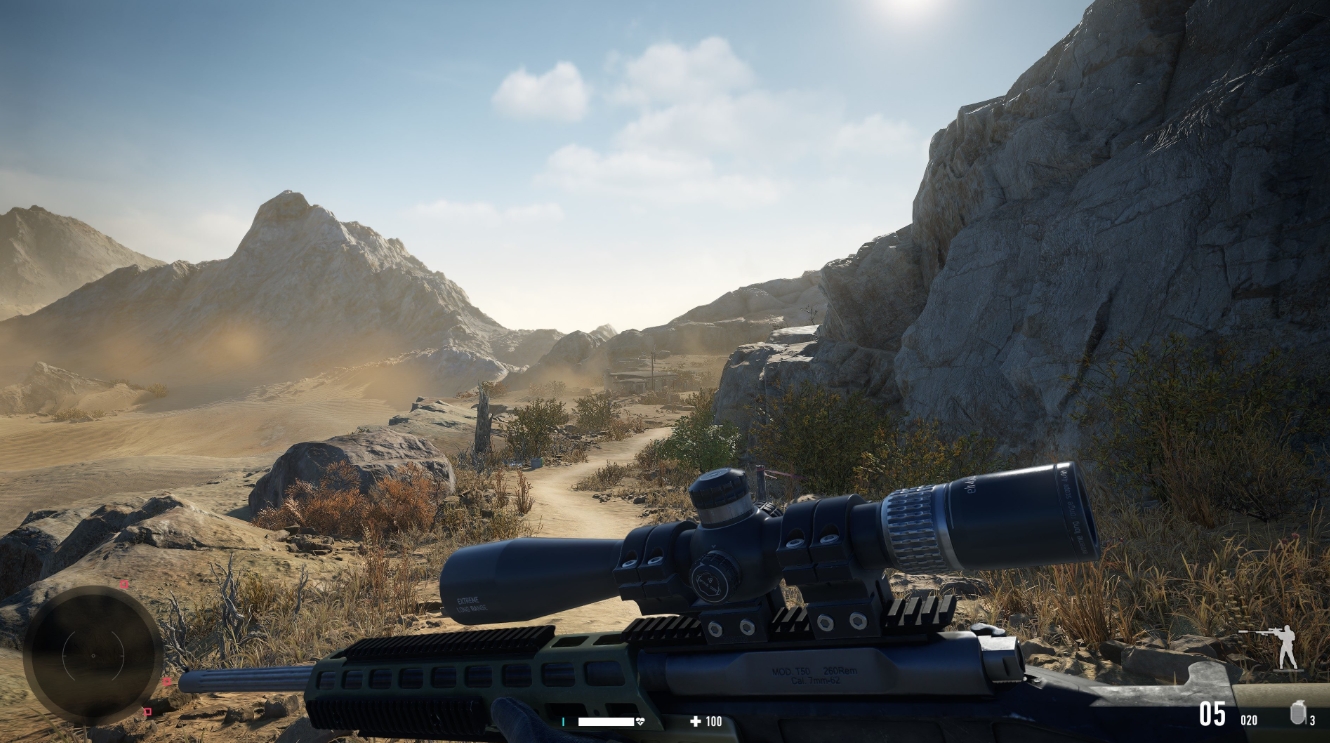Click the lowest red square enemy indicator
The image size is (1330, 743).
pos(148,711)
